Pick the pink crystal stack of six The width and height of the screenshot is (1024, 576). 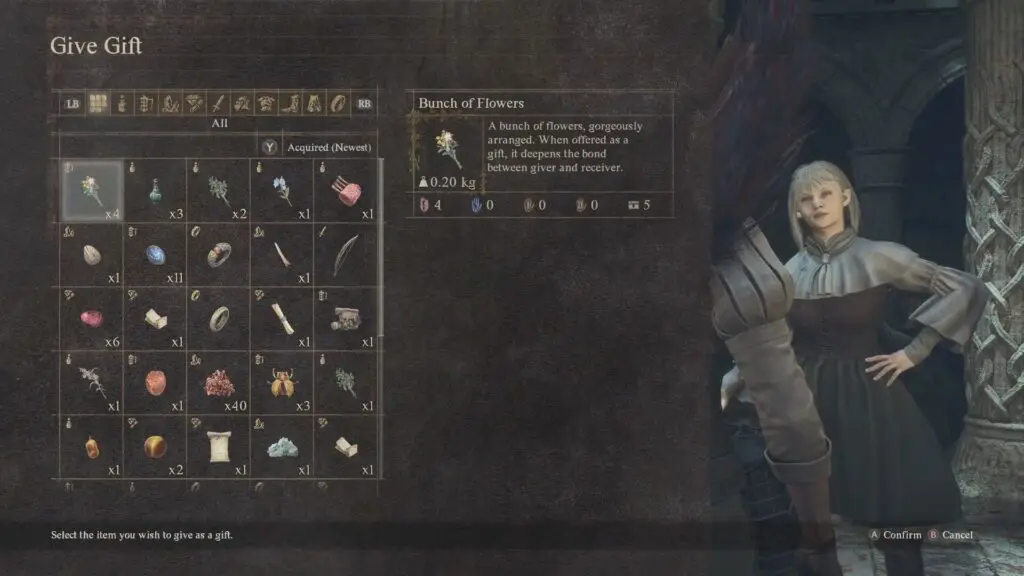click(x=92, y=318)
